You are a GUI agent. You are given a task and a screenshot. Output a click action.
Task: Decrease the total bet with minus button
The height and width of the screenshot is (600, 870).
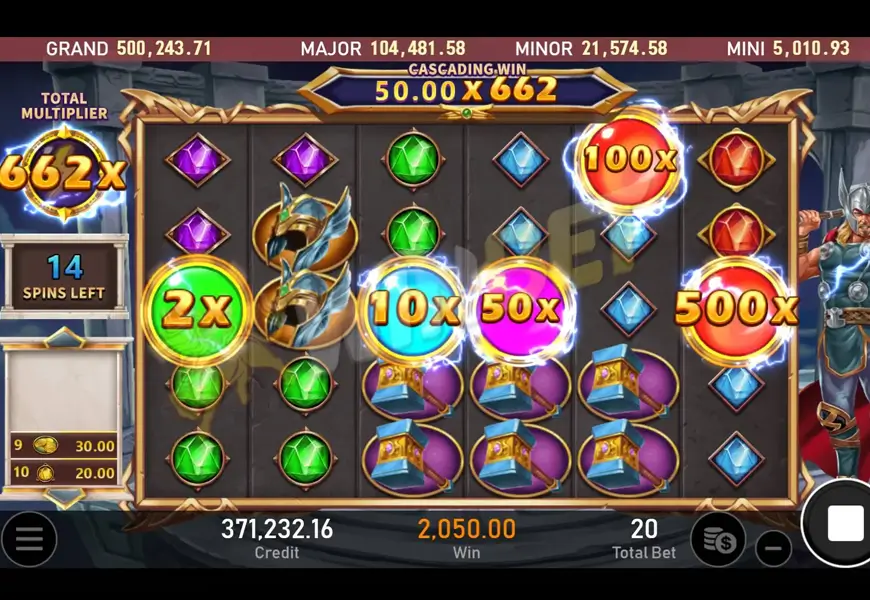772,548
